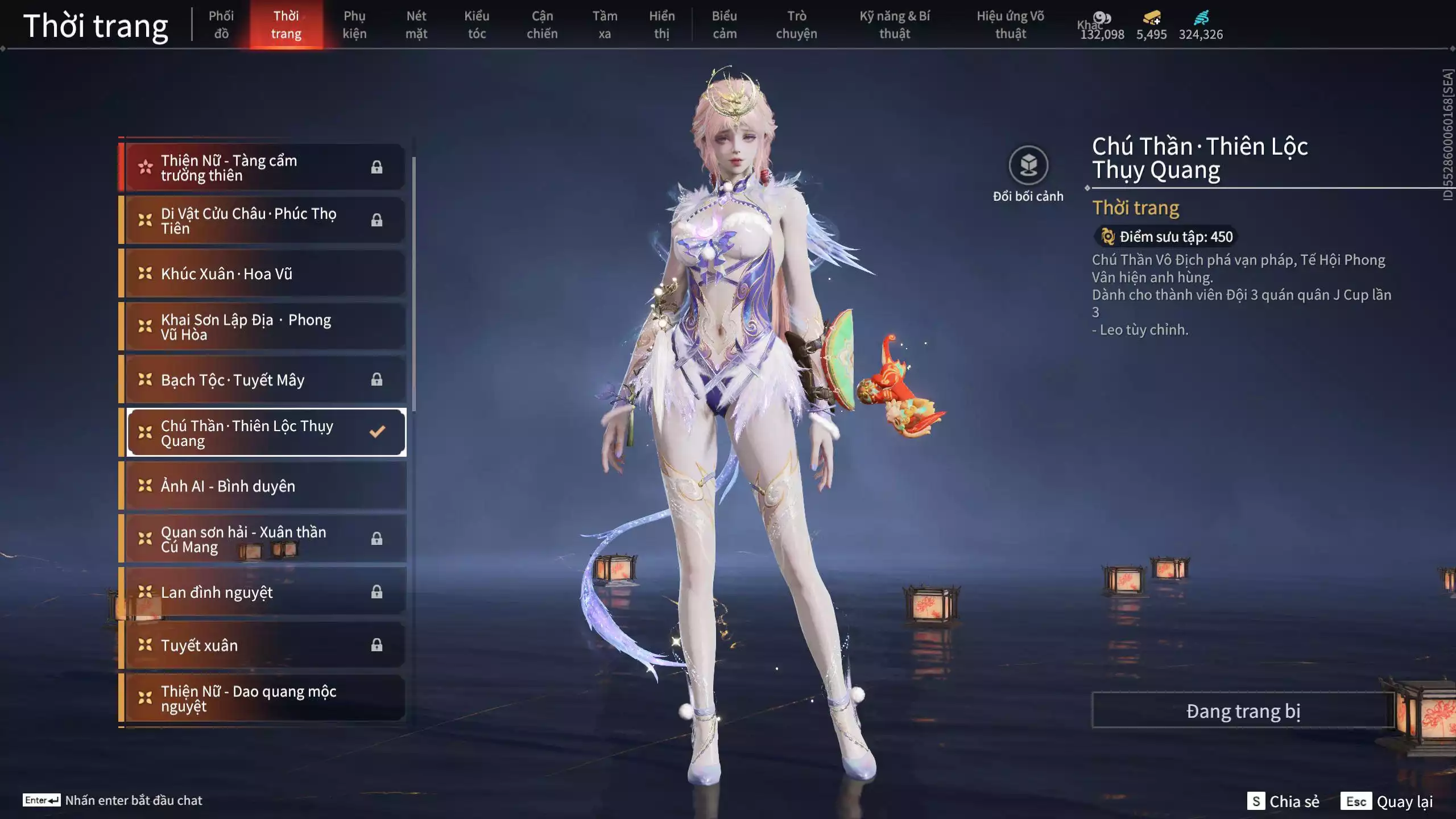
Task: Open the Cận chiến category
Action: [x=541, y=24]
